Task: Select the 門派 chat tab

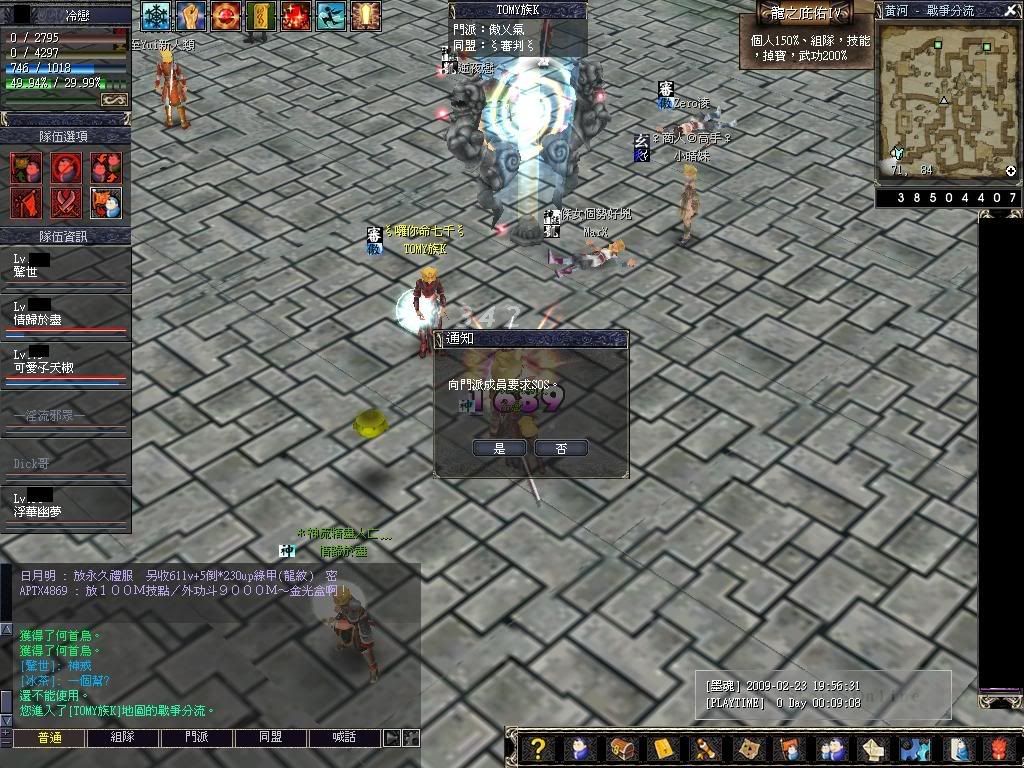Action: (x=197, y=738)
